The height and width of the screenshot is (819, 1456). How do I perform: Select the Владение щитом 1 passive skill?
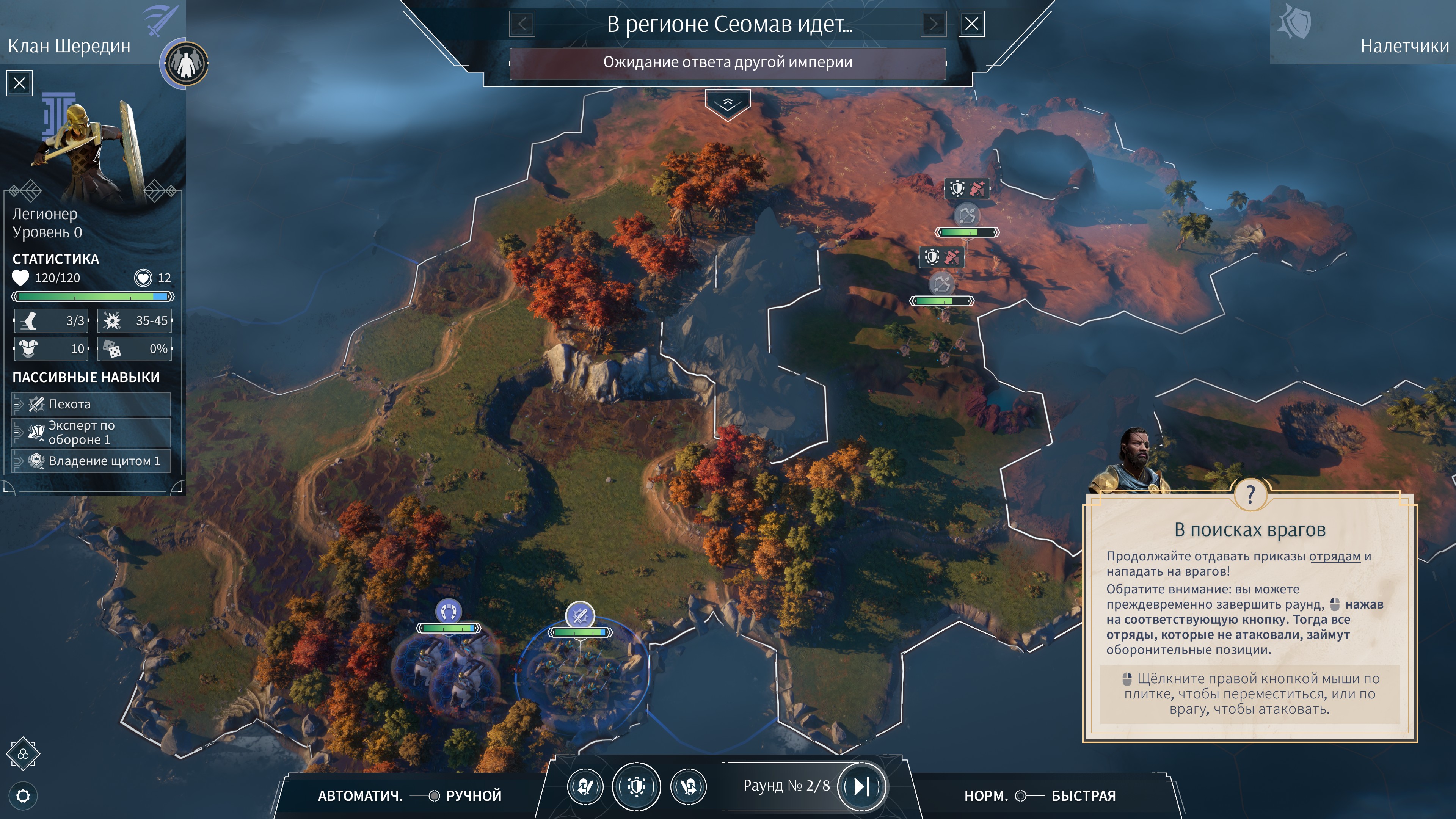[91, 461]
